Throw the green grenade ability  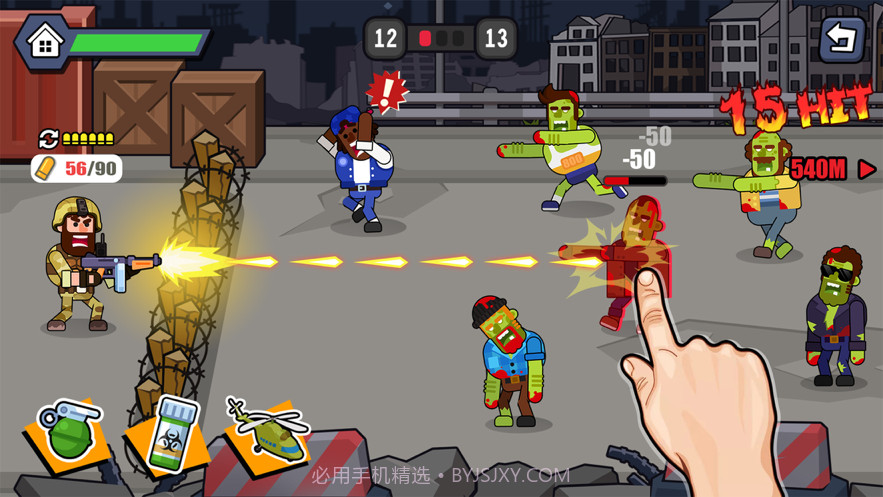click(x=70, y=432)
